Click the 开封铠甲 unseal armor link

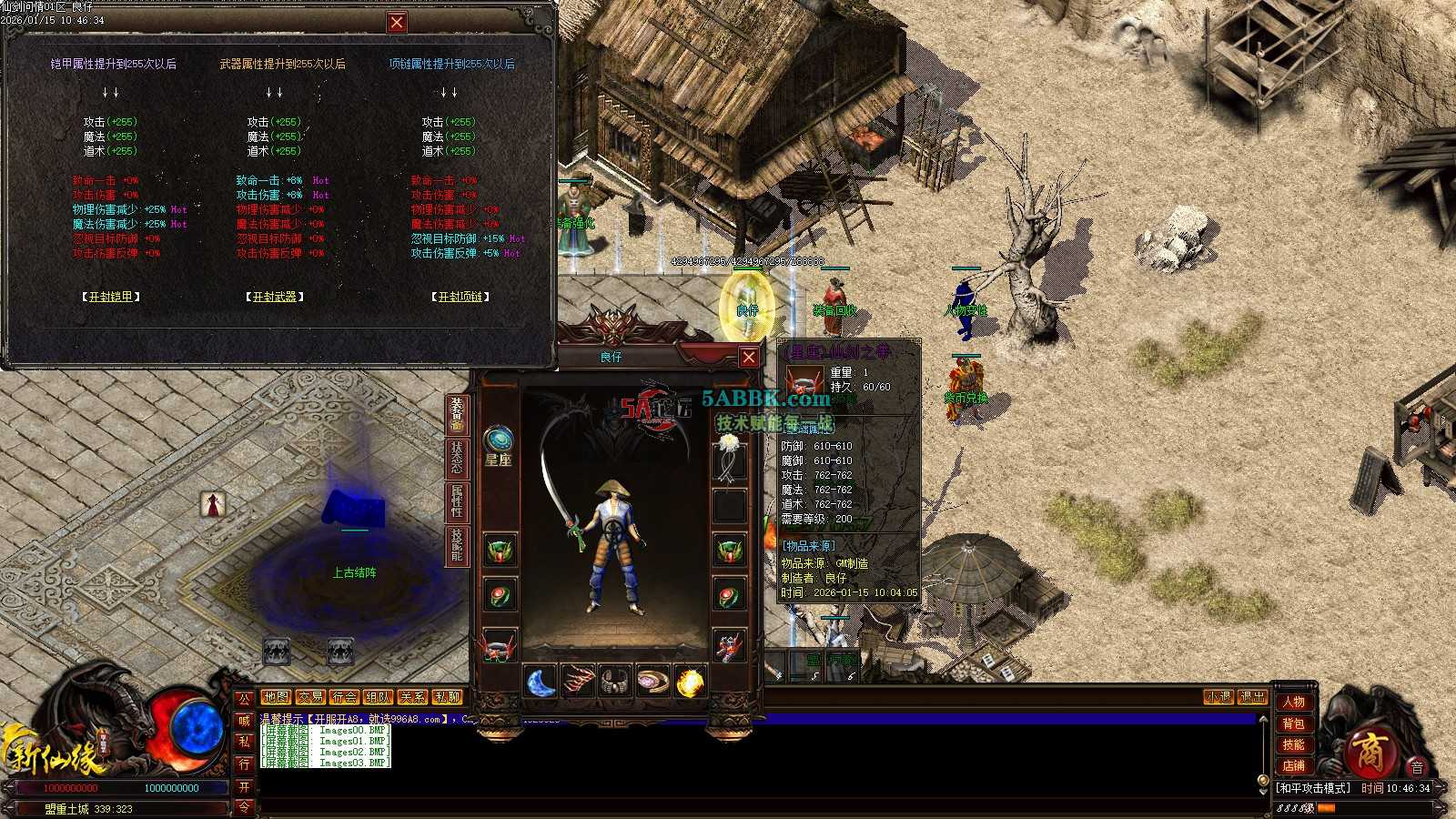point(111,297)
